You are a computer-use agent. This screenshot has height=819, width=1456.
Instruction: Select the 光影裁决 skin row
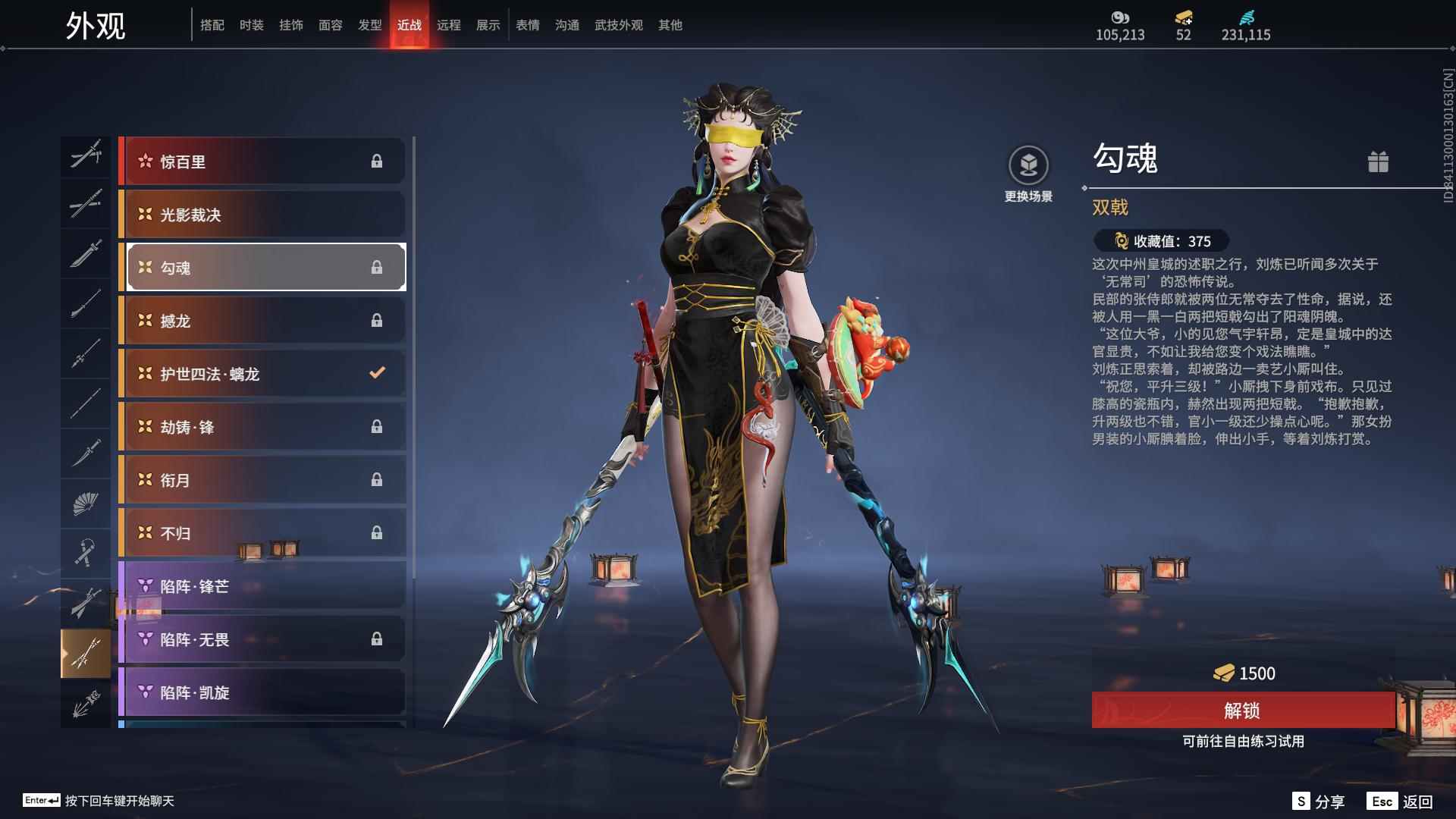(x=262, y=215)
